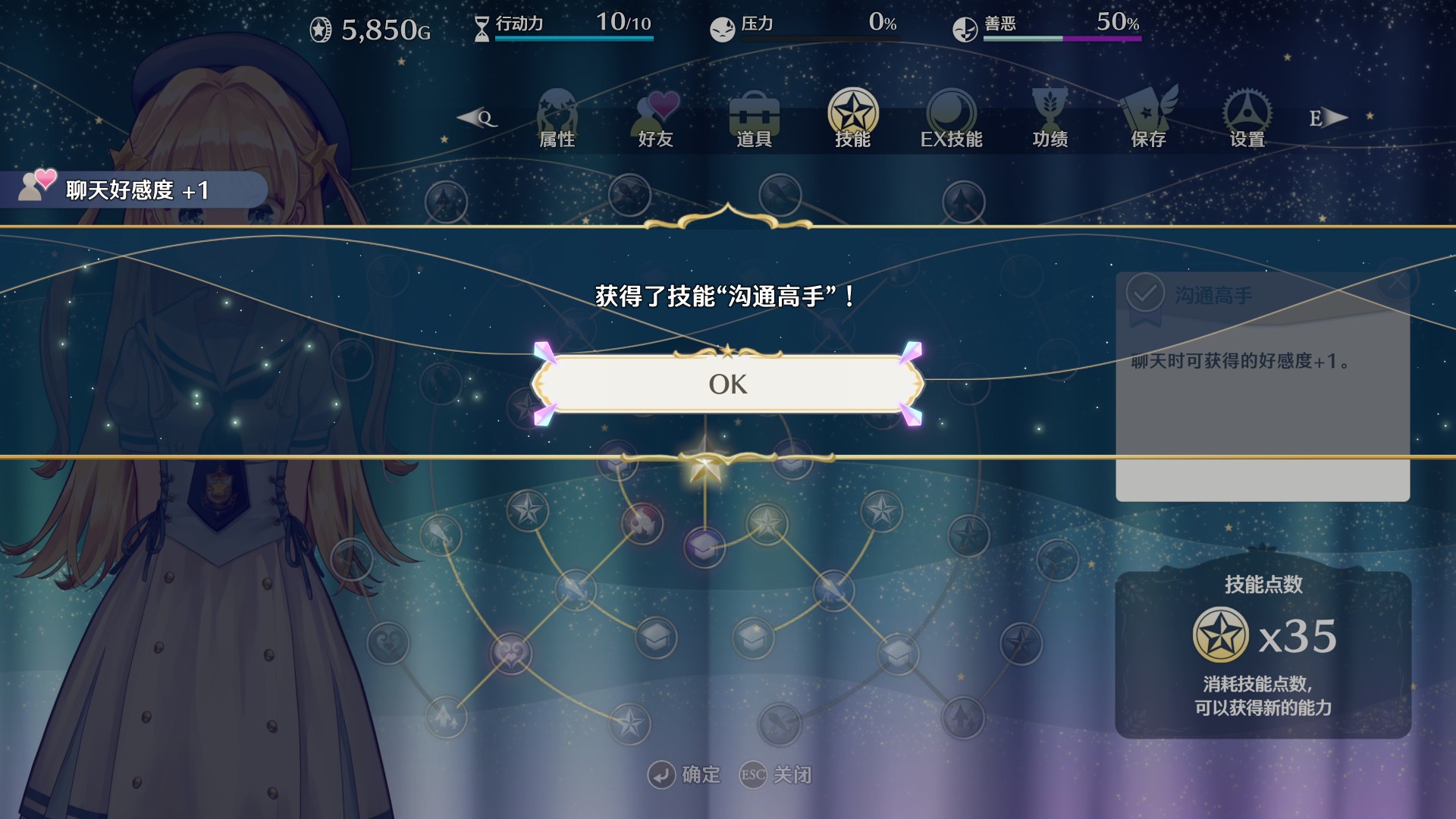
Task: View achievements via the 功绩 trophy icon
Action: coord(1050,115)
